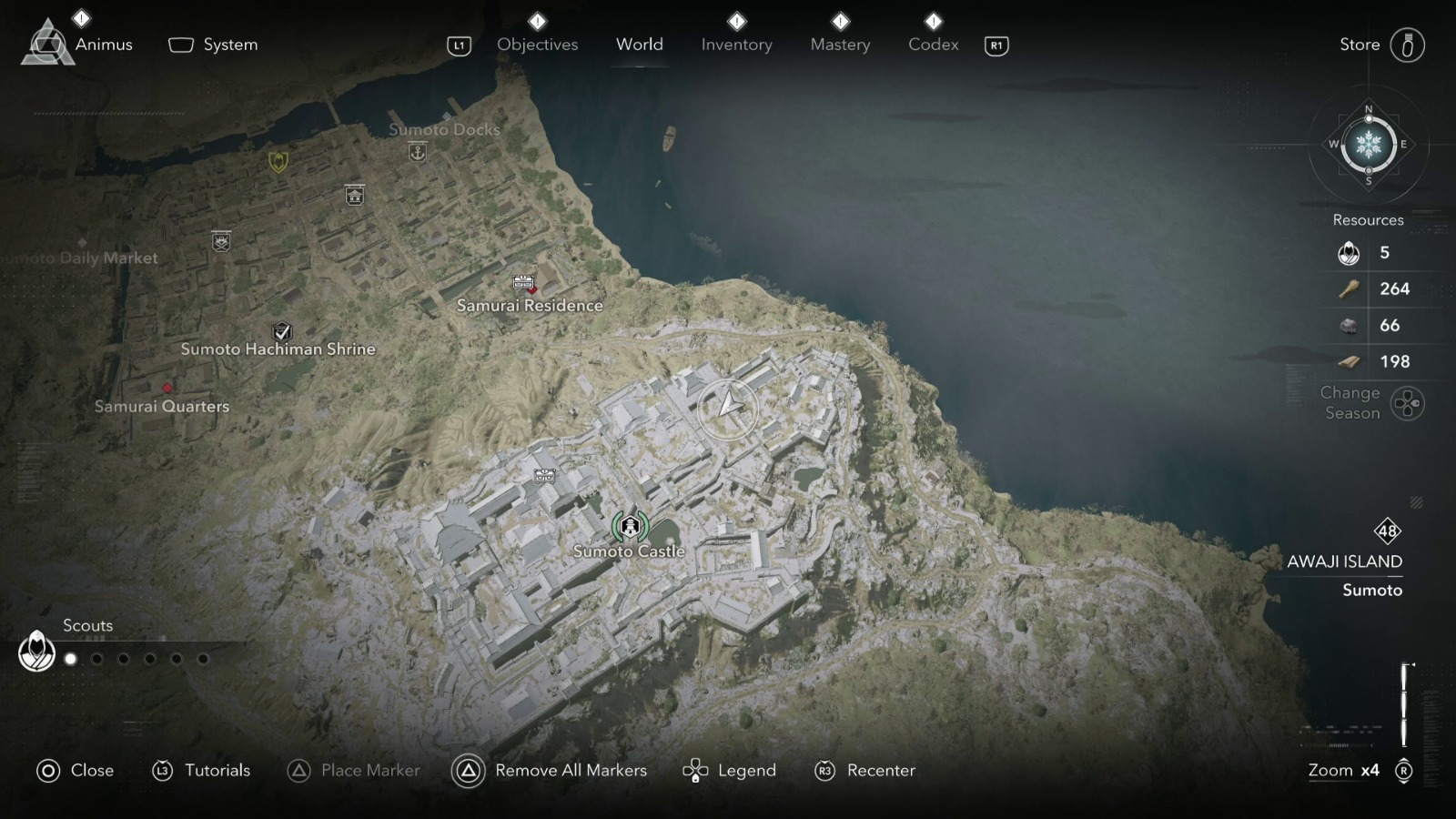The width and height of the screenshot is (1456, 819).
Task: Click Remove All Markers
Action: click(570, 770)
